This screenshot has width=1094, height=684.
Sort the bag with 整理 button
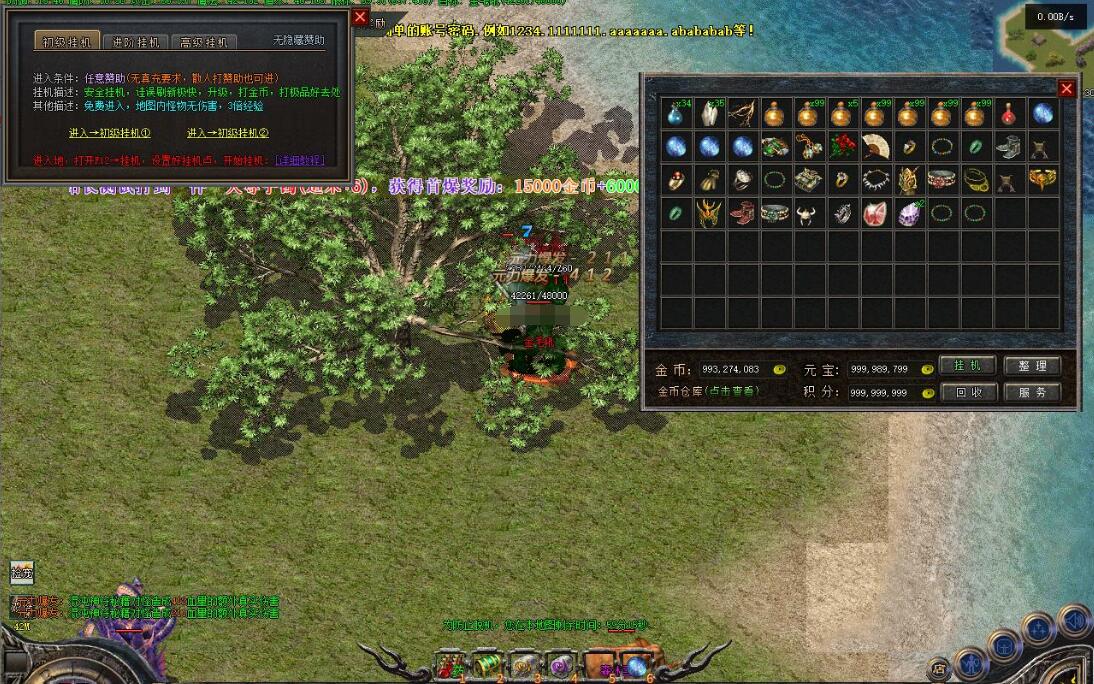1032,366
